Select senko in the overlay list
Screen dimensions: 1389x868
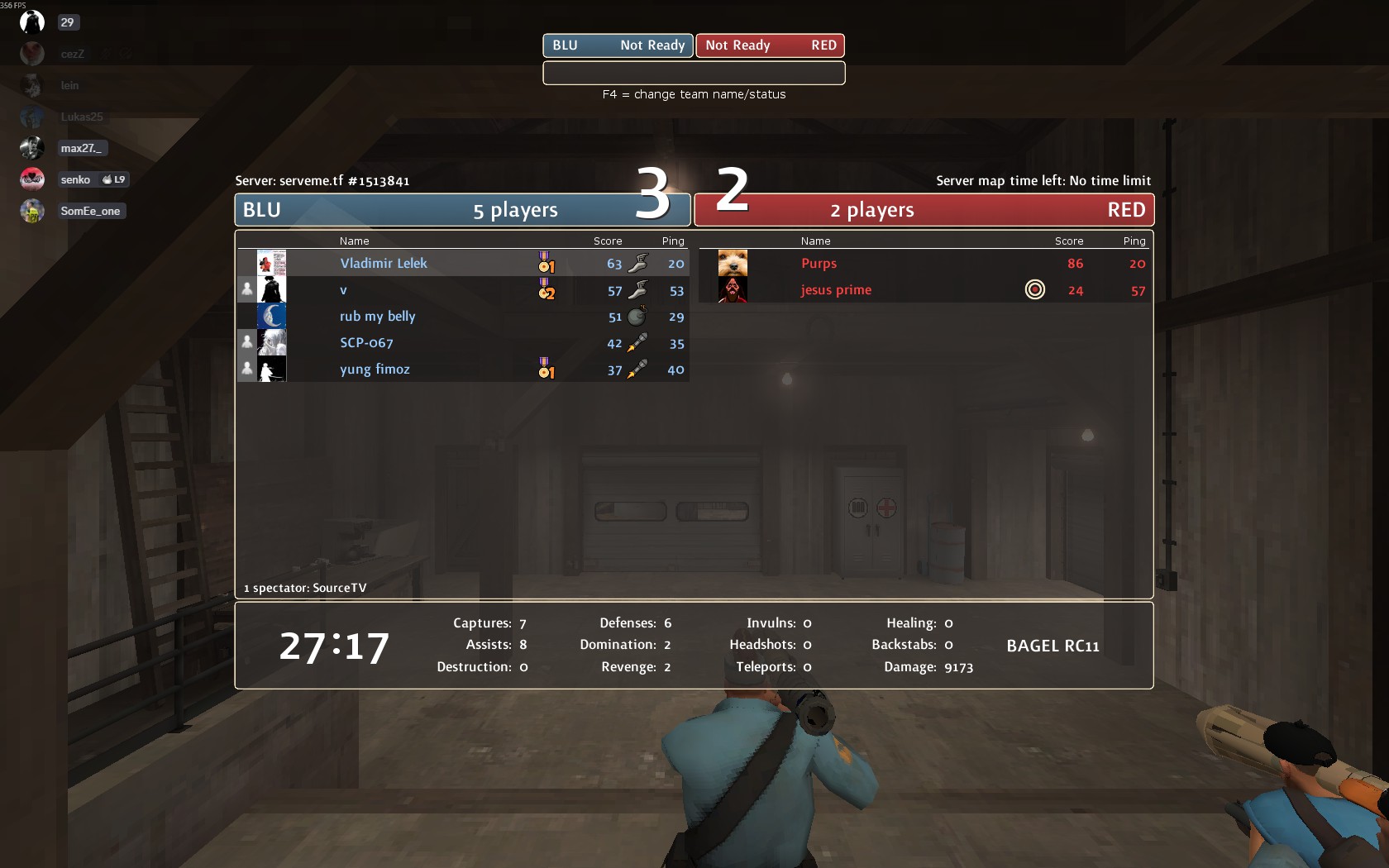point(75,180)
